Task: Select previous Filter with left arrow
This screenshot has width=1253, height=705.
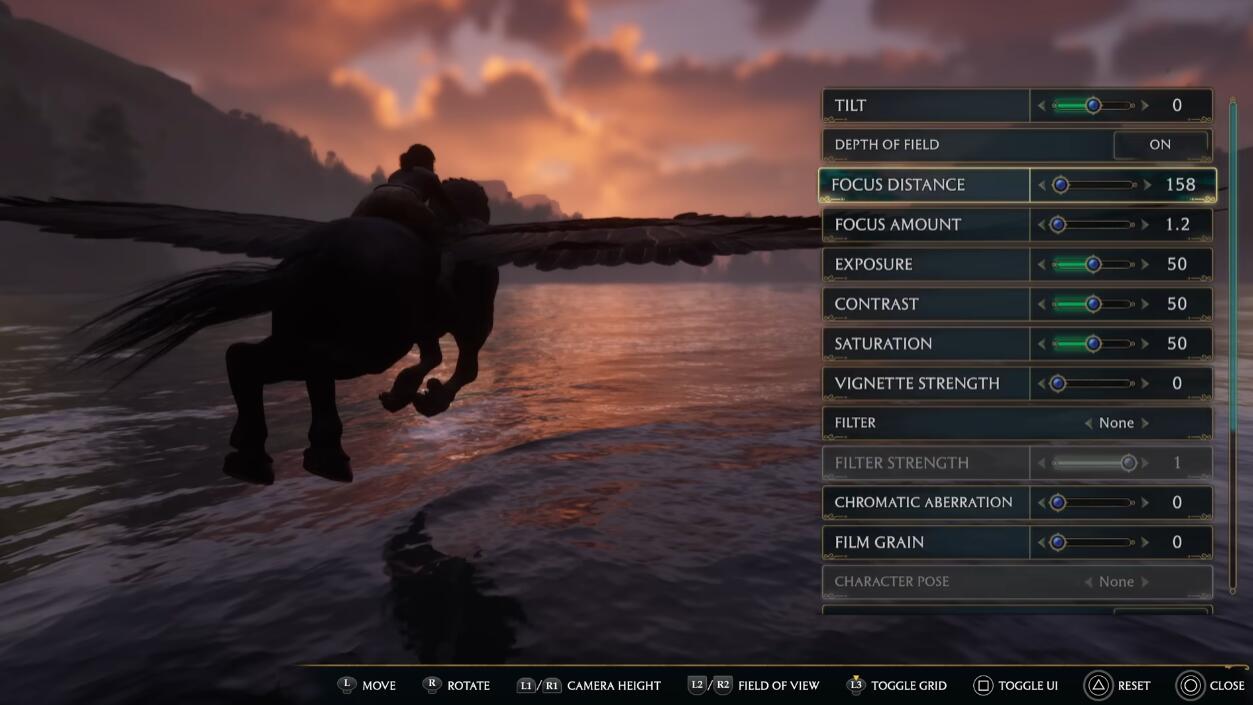Action: (x=1088, y=423)
